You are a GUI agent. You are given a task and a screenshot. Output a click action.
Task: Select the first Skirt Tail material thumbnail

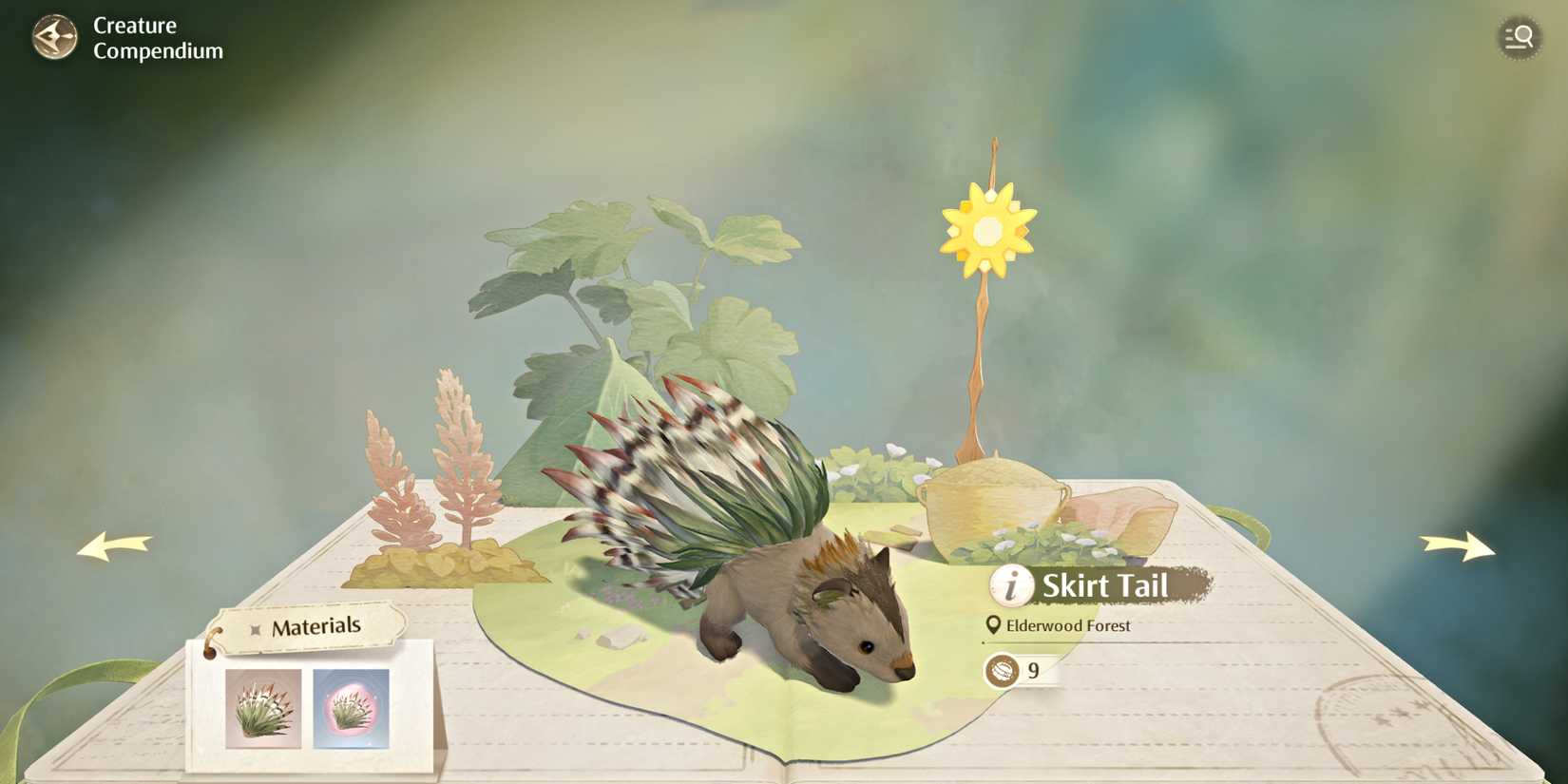(x=261, y=708)
